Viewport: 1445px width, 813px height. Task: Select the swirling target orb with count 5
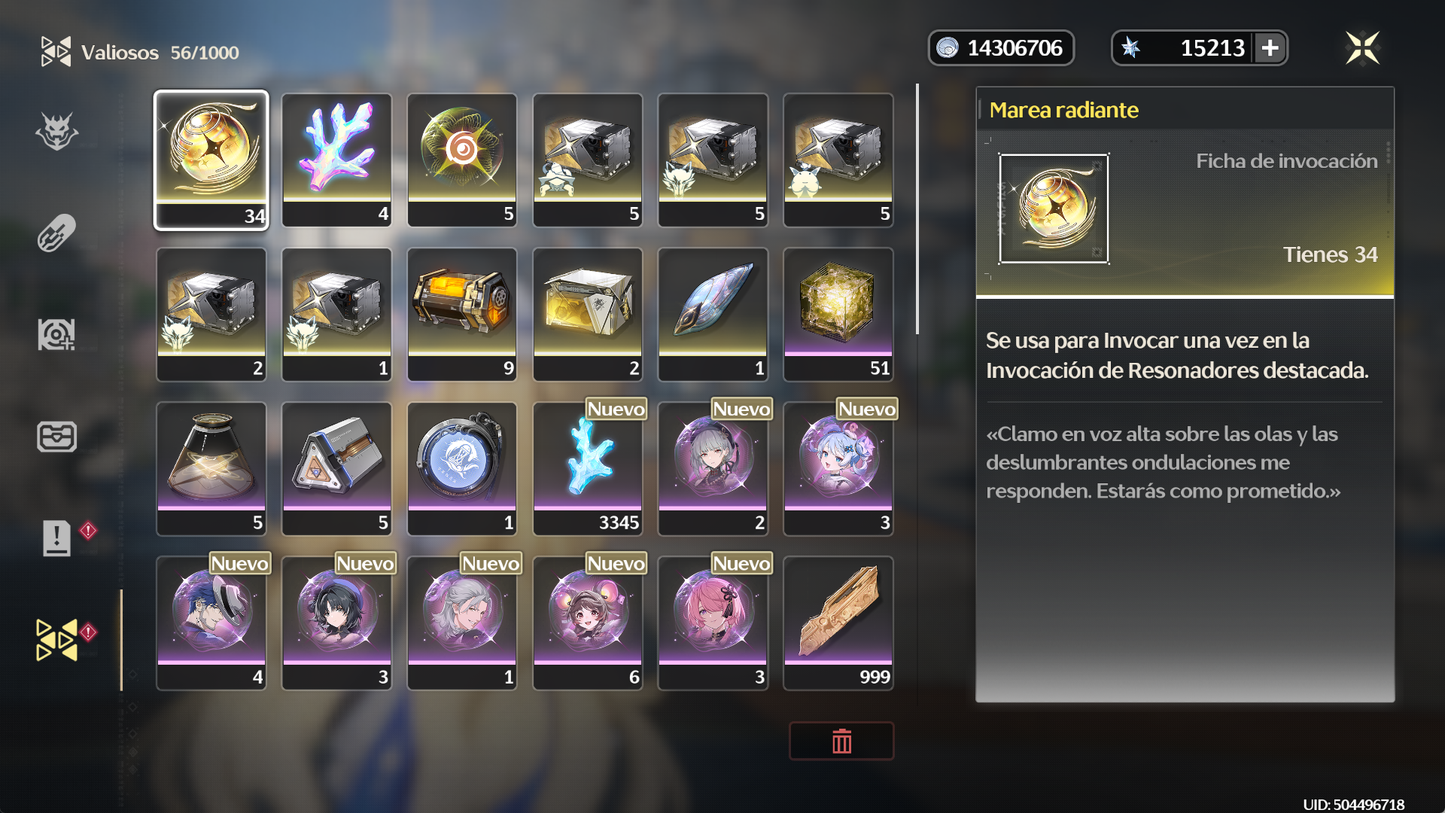point(462,160)
